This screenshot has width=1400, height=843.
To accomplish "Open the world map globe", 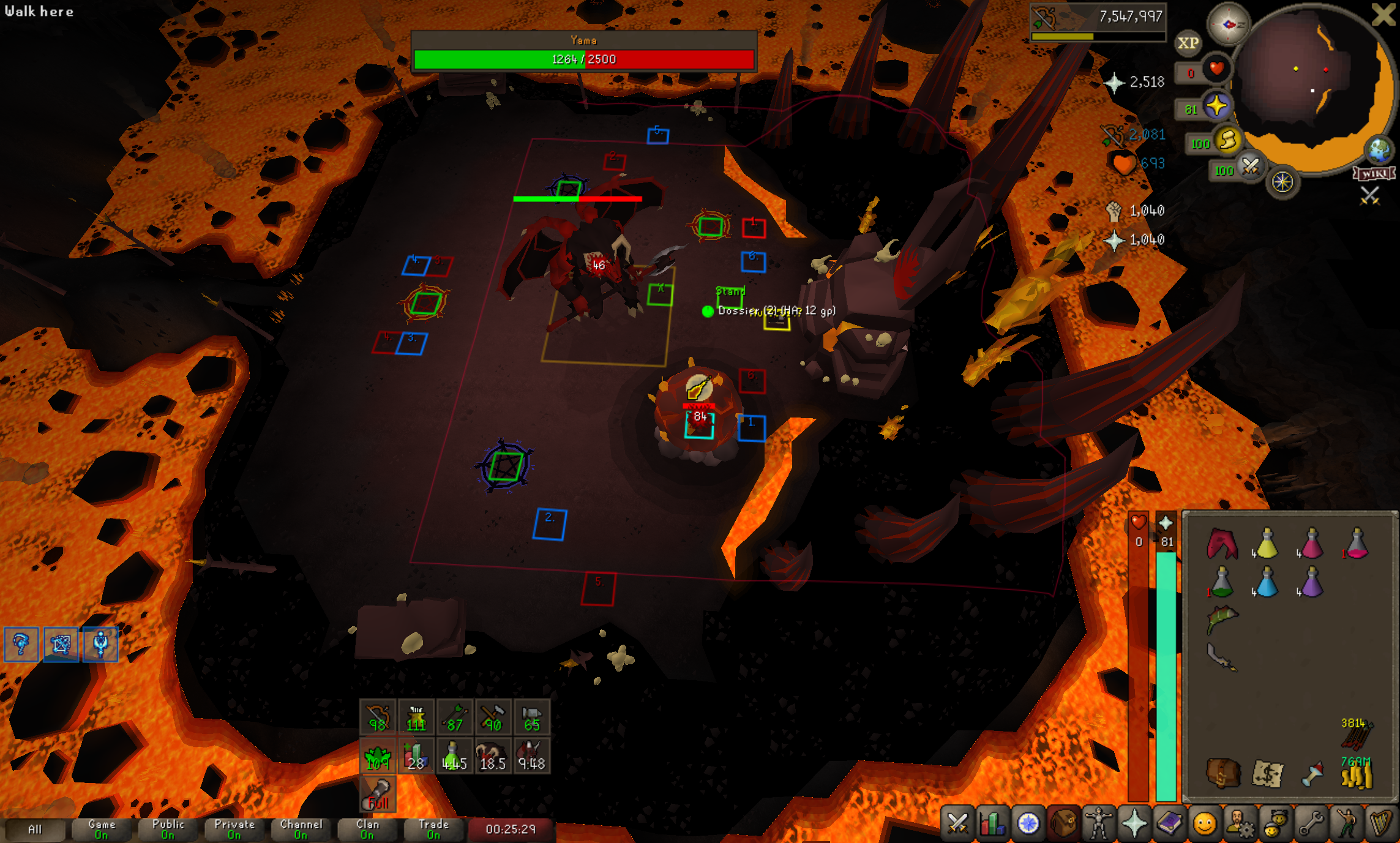I will point(1380,150).
